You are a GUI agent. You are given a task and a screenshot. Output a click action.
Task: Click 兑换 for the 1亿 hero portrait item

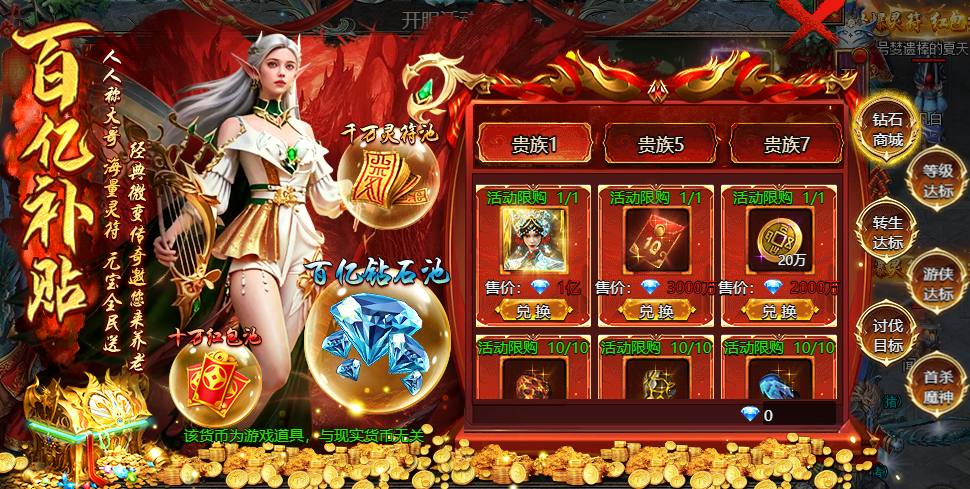click(533, 311)
